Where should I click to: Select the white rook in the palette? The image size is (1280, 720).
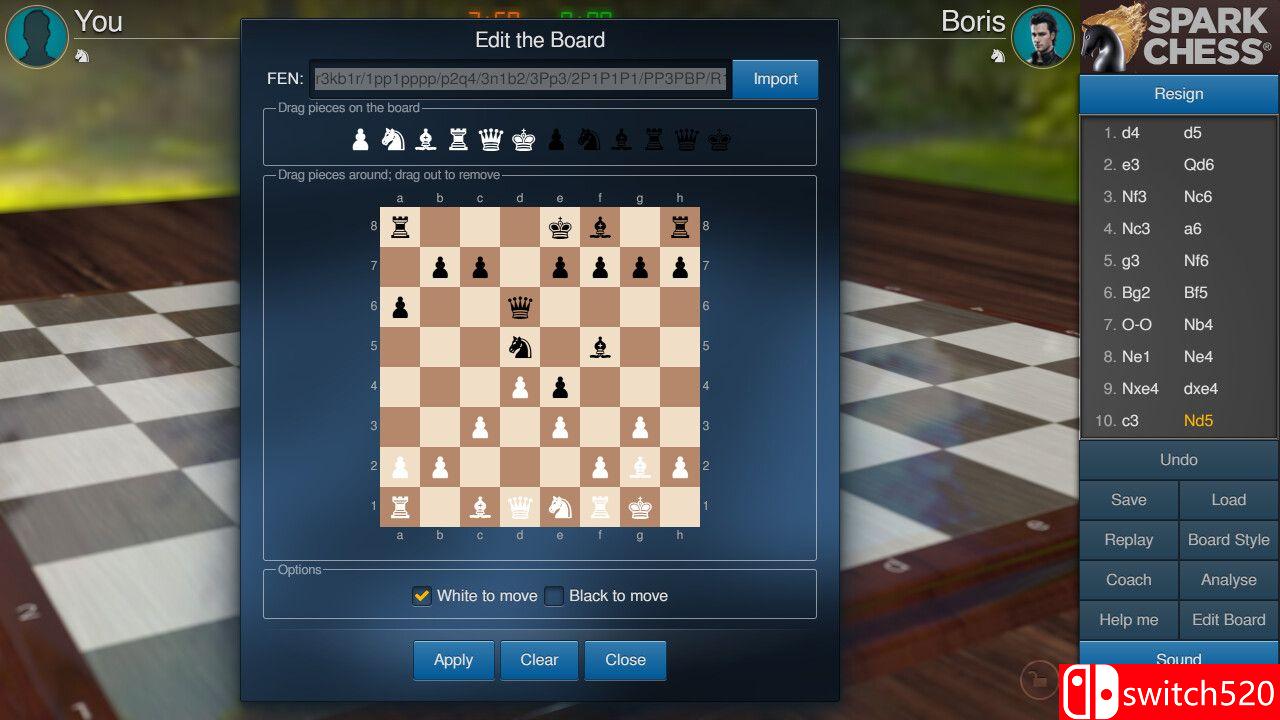point(458,139)
